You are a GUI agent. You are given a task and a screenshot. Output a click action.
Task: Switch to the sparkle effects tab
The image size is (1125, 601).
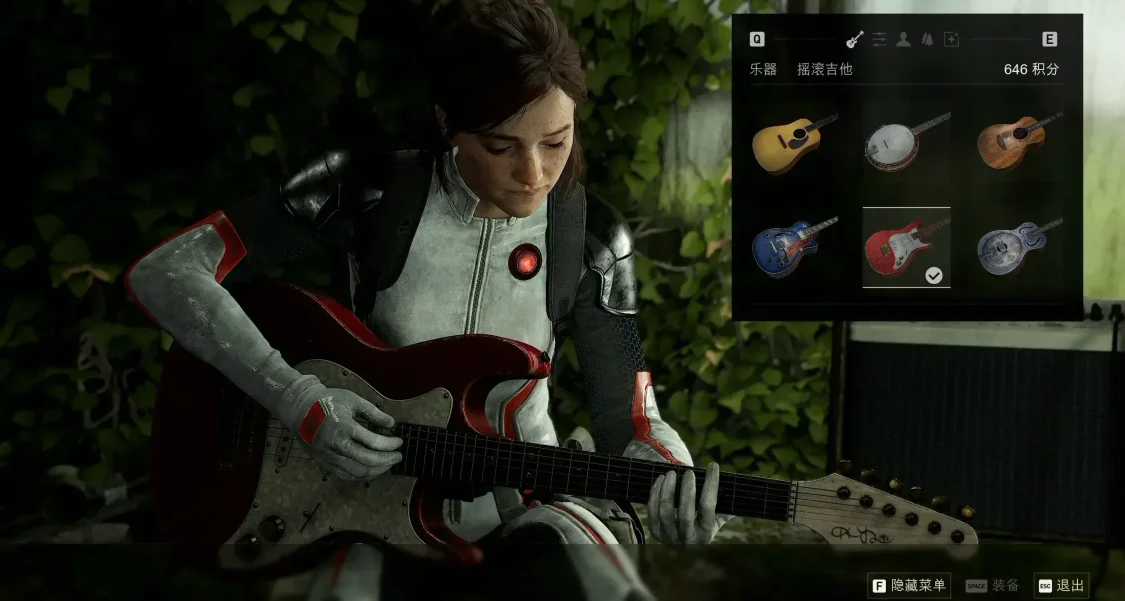pos(951,40)
